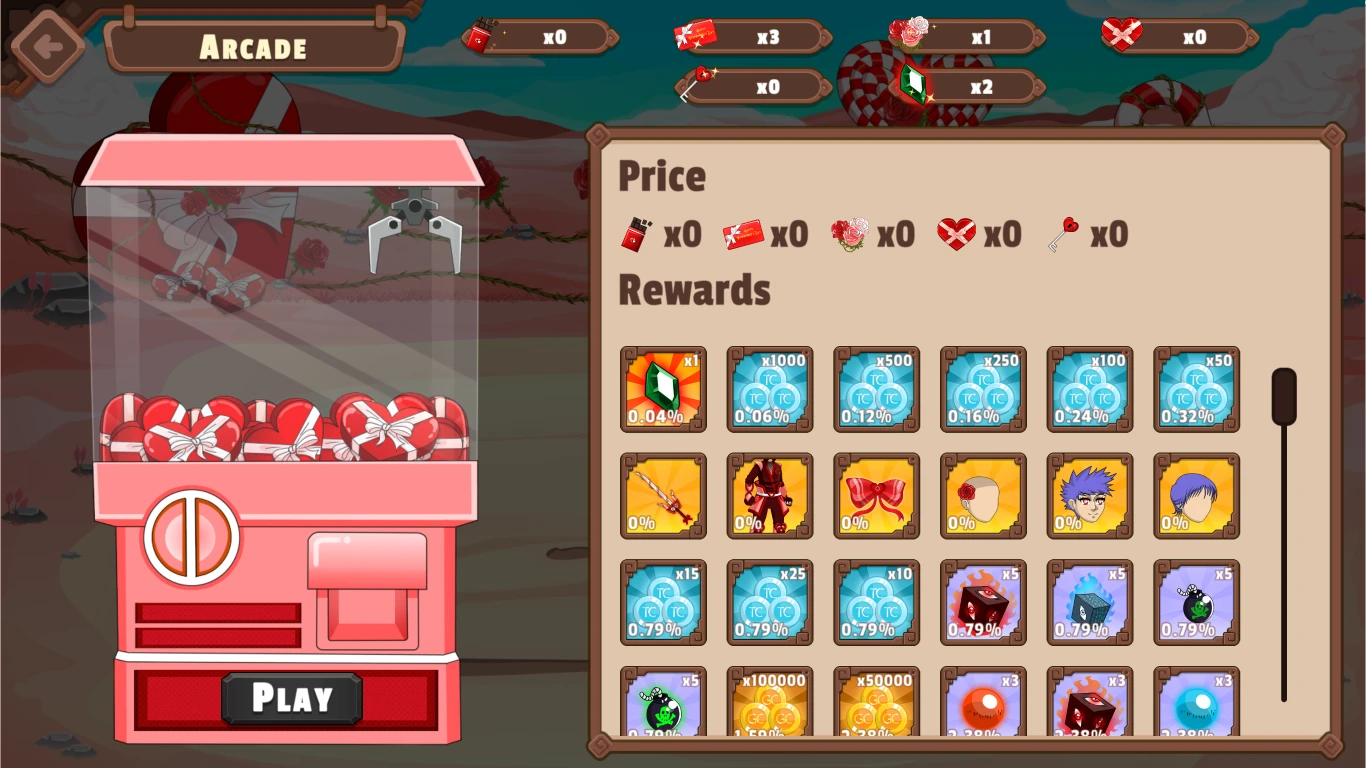1366x768 pixels.
Task: Select the x50 tokens reward tile
Action: 1197,389
